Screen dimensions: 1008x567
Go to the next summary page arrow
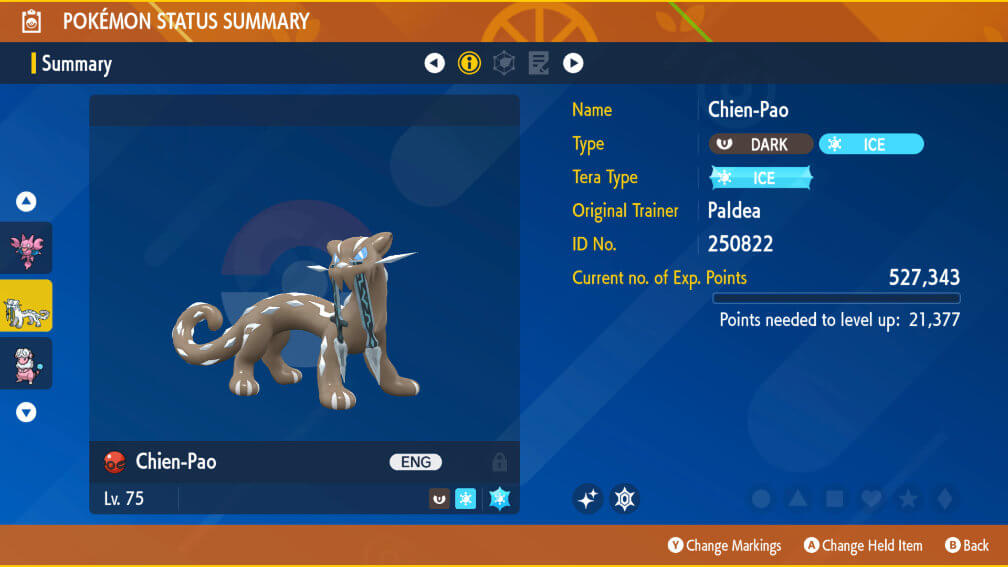[573, 63]
